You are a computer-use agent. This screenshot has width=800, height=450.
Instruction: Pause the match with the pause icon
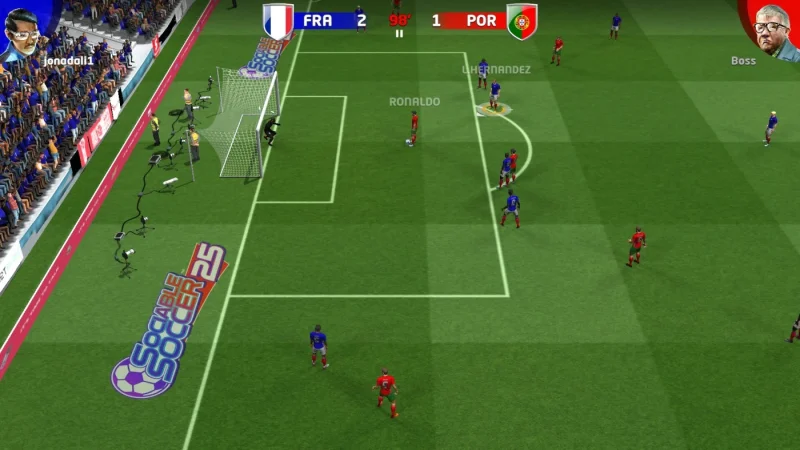coord(399,33)
